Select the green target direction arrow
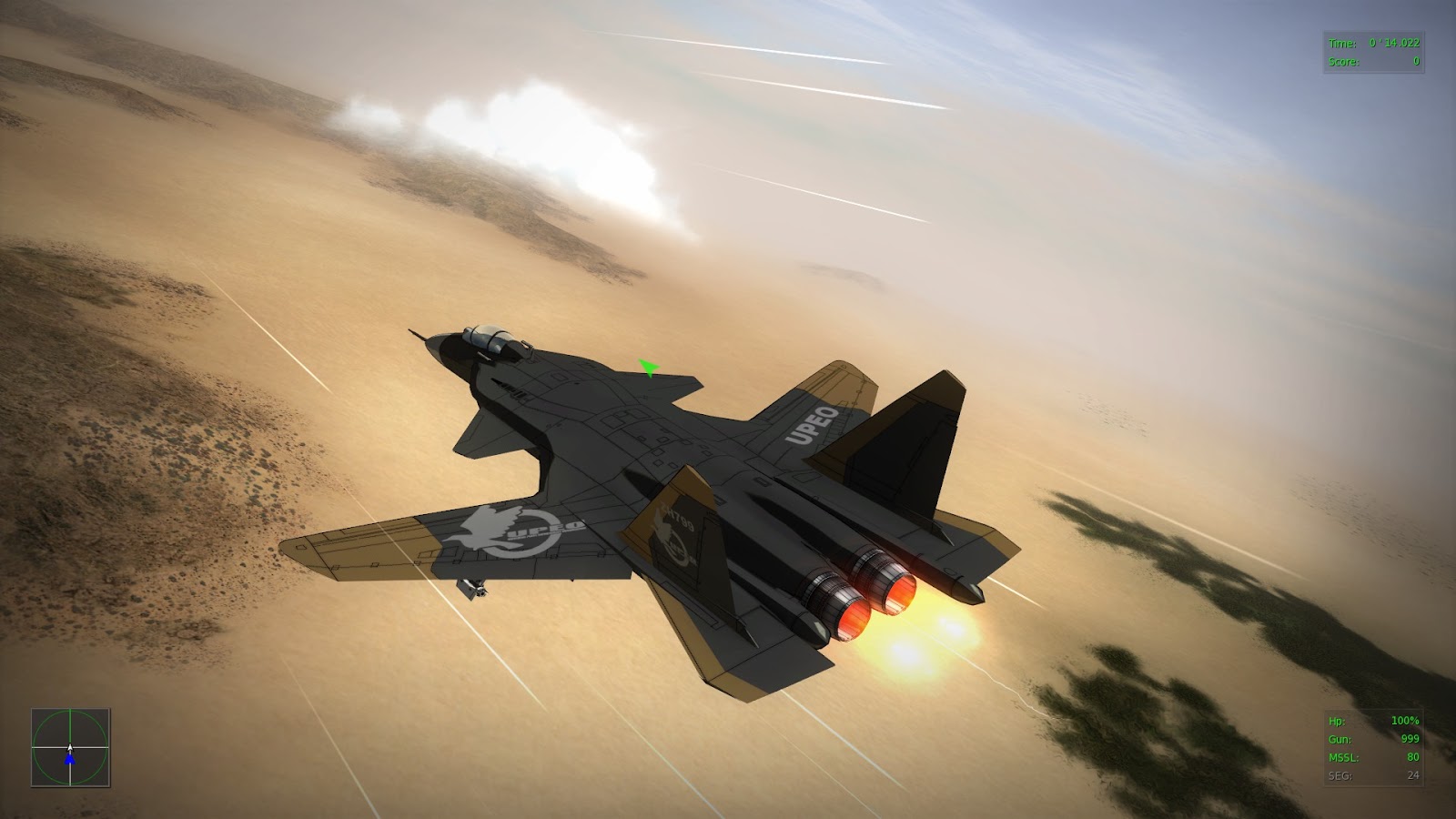This screenshot has height=819, width=1456. (x=649, y=368)
